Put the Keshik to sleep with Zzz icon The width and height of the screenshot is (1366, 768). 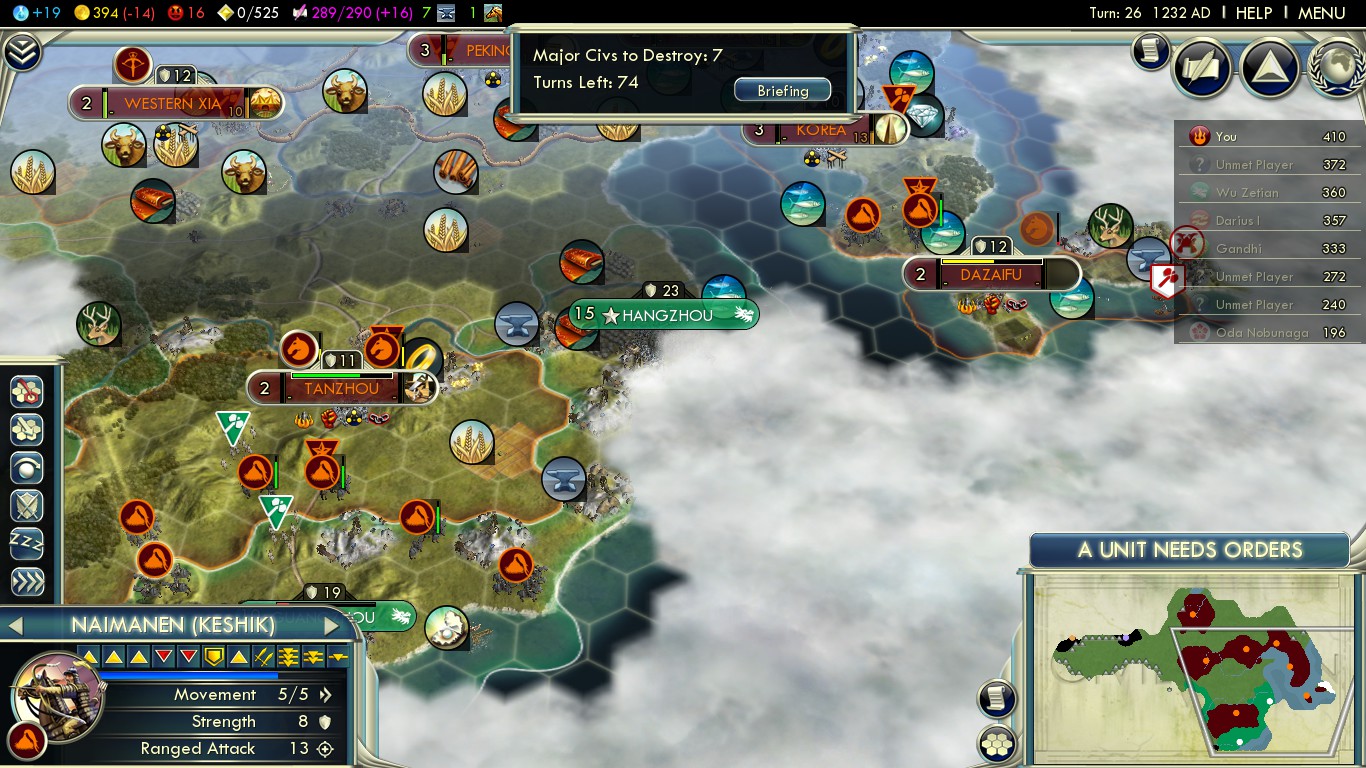click(x=25, y=544)
